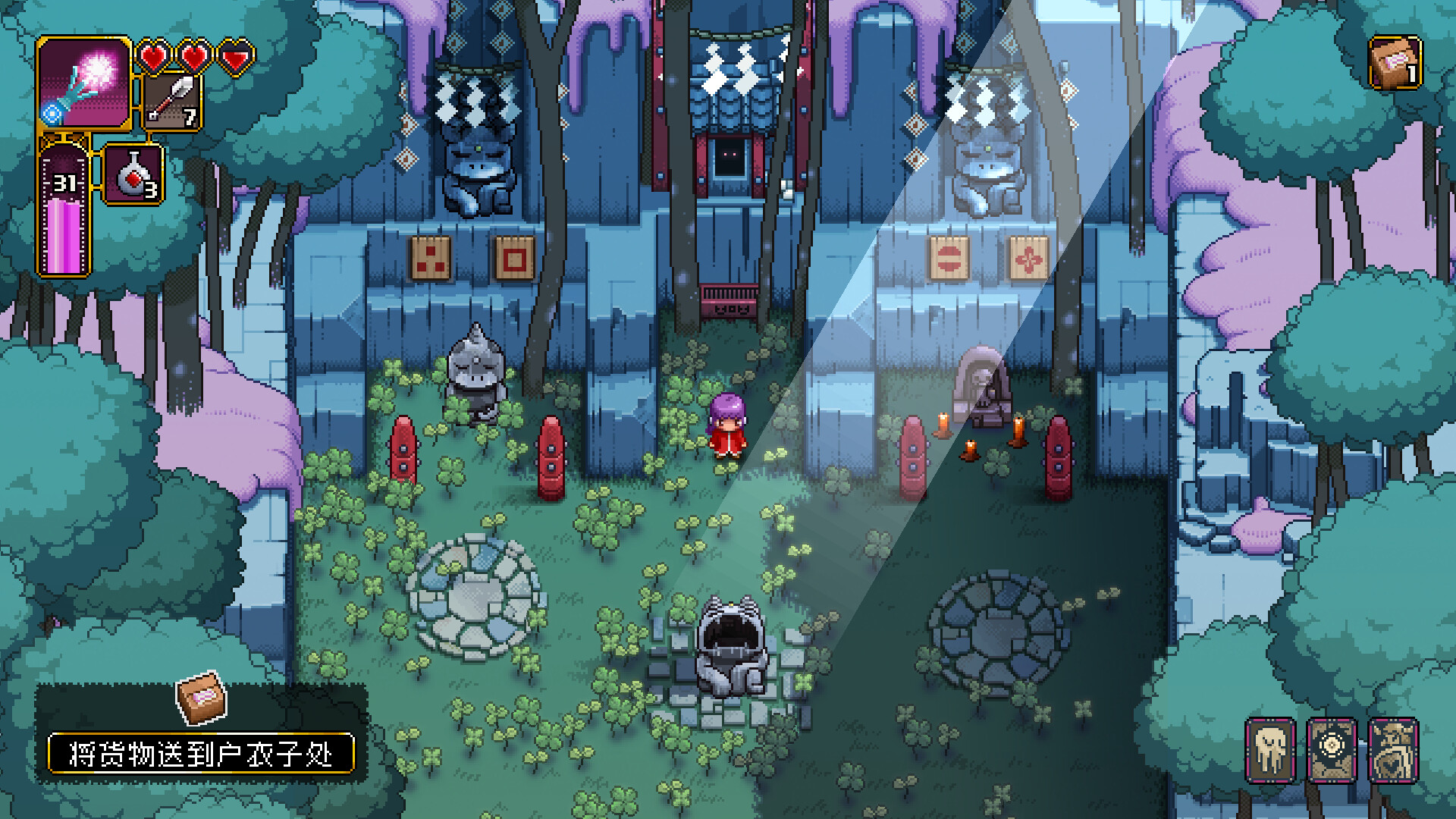Image resolution: width=1456 pixels, height=819 pixels.
Task: Choose the horned beast card
Action: coord(1393,750)
